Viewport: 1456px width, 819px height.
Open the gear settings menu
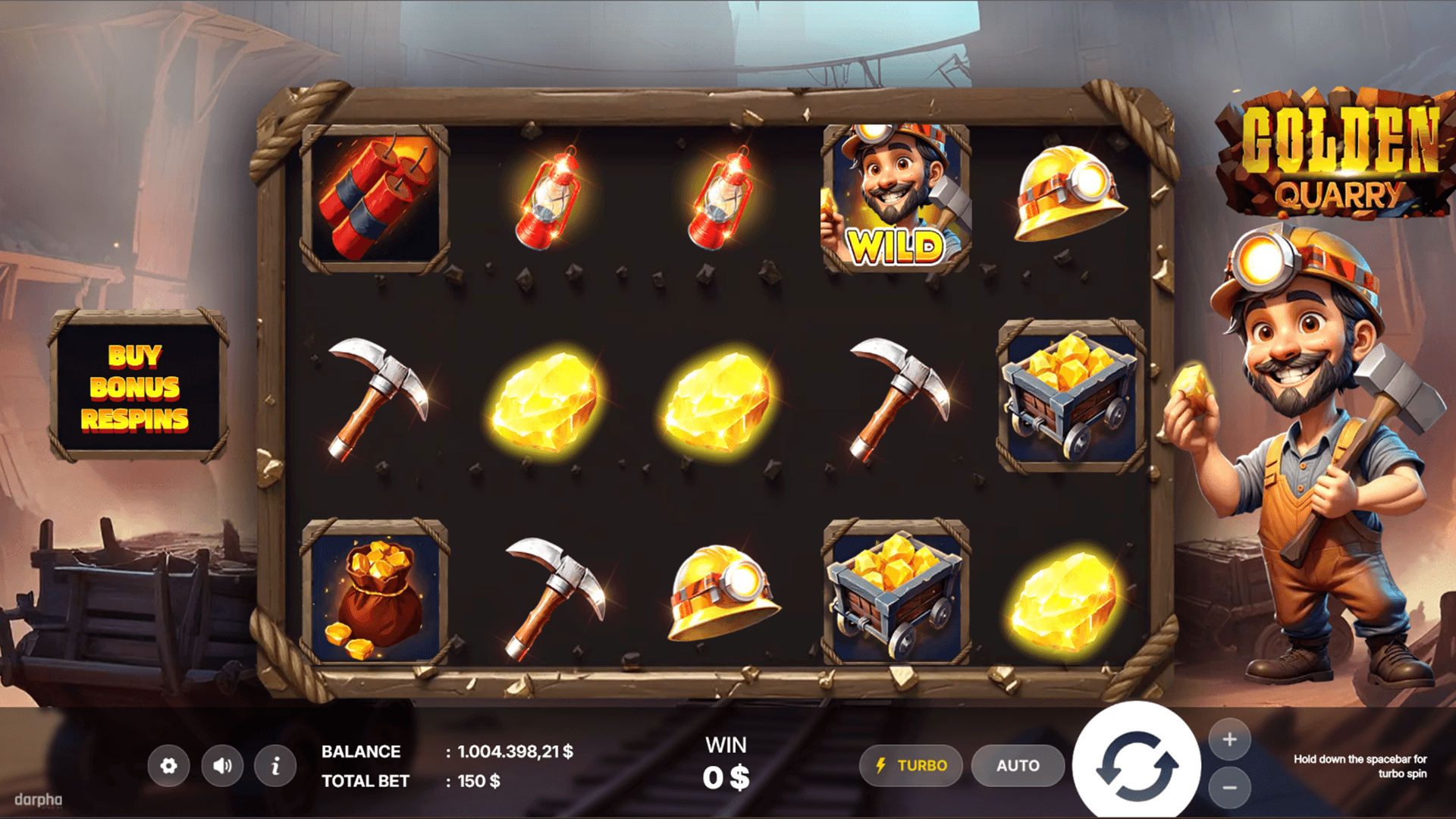click(168, 766)
